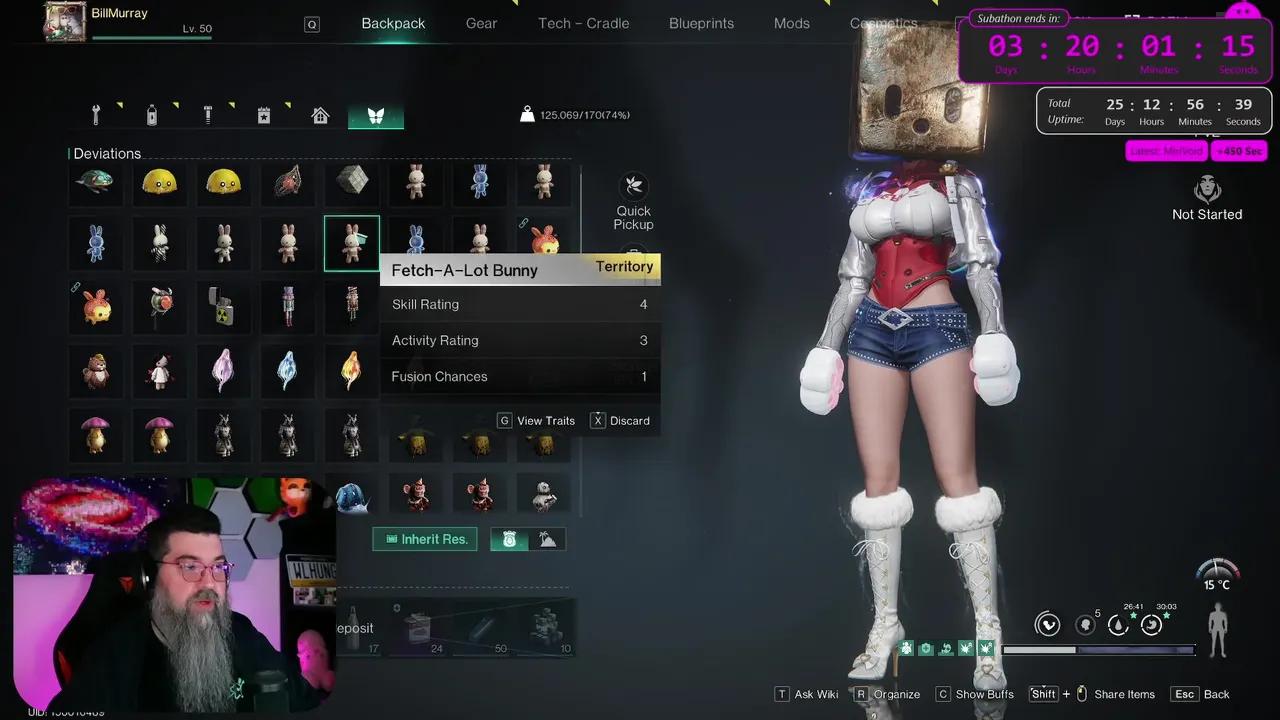Click the sanity progress bar
The height and width of the screenshot is (720, 1280).
1100,649
